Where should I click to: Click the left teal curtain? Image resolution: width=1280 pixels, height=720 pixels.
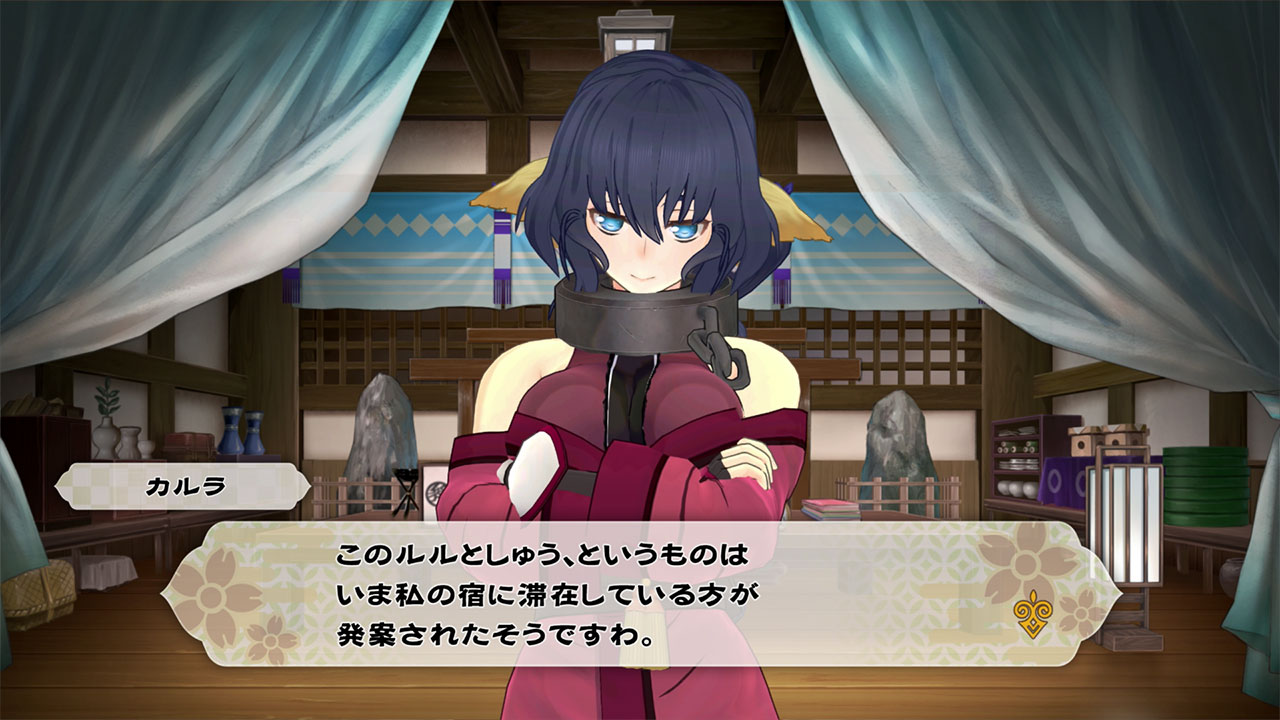[100, 200]
